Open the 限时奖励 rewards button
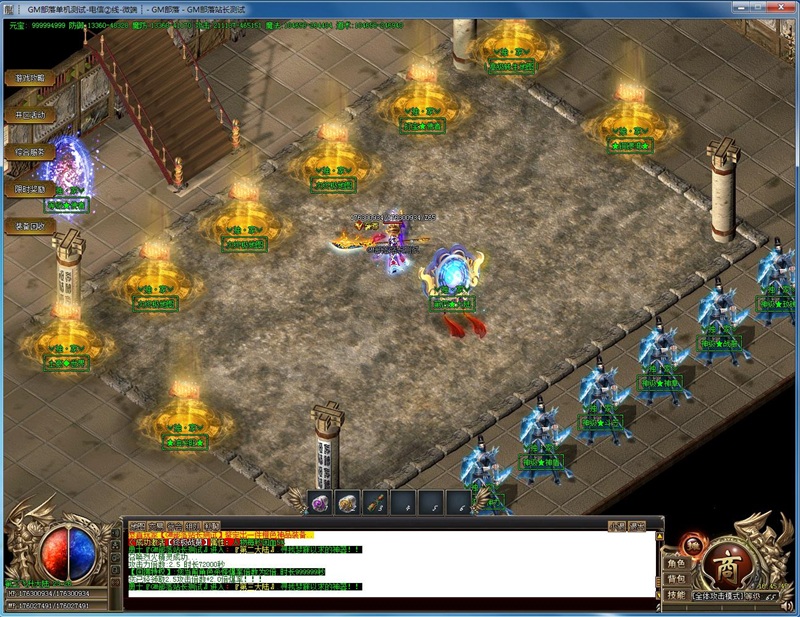800x617 pixels. click(29, 189)
